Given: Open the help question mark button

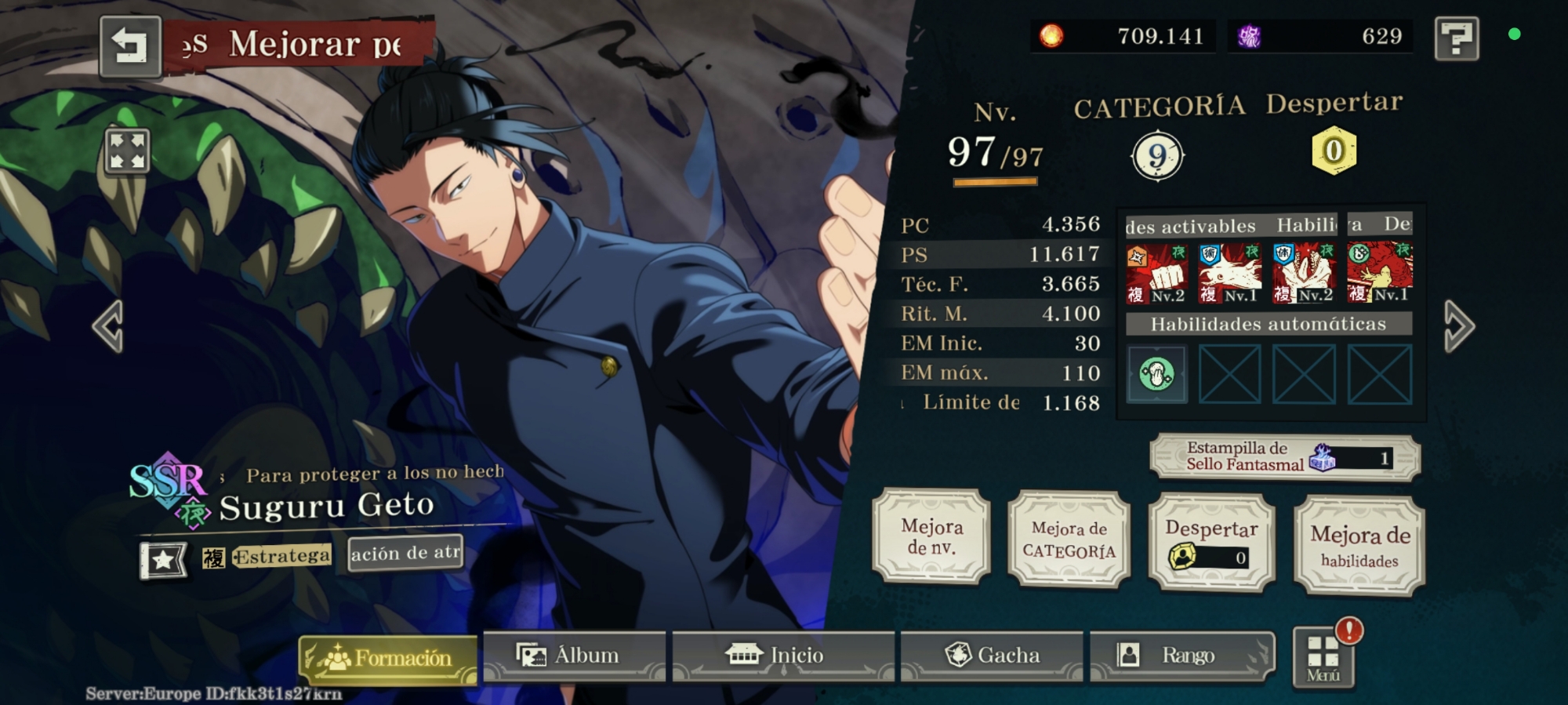Looking at the screenshot, I should tap(1456, 38).
